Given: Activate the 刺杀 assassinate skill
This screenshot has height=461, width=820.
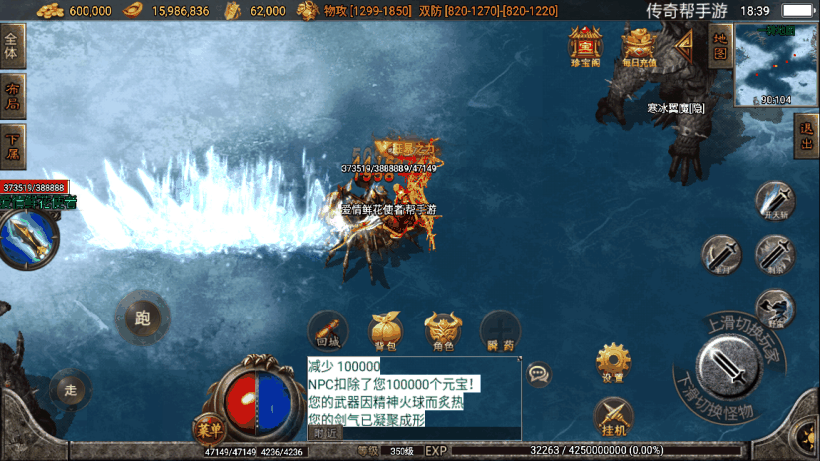Looking at the screenshot, I should tap(774, 254).
